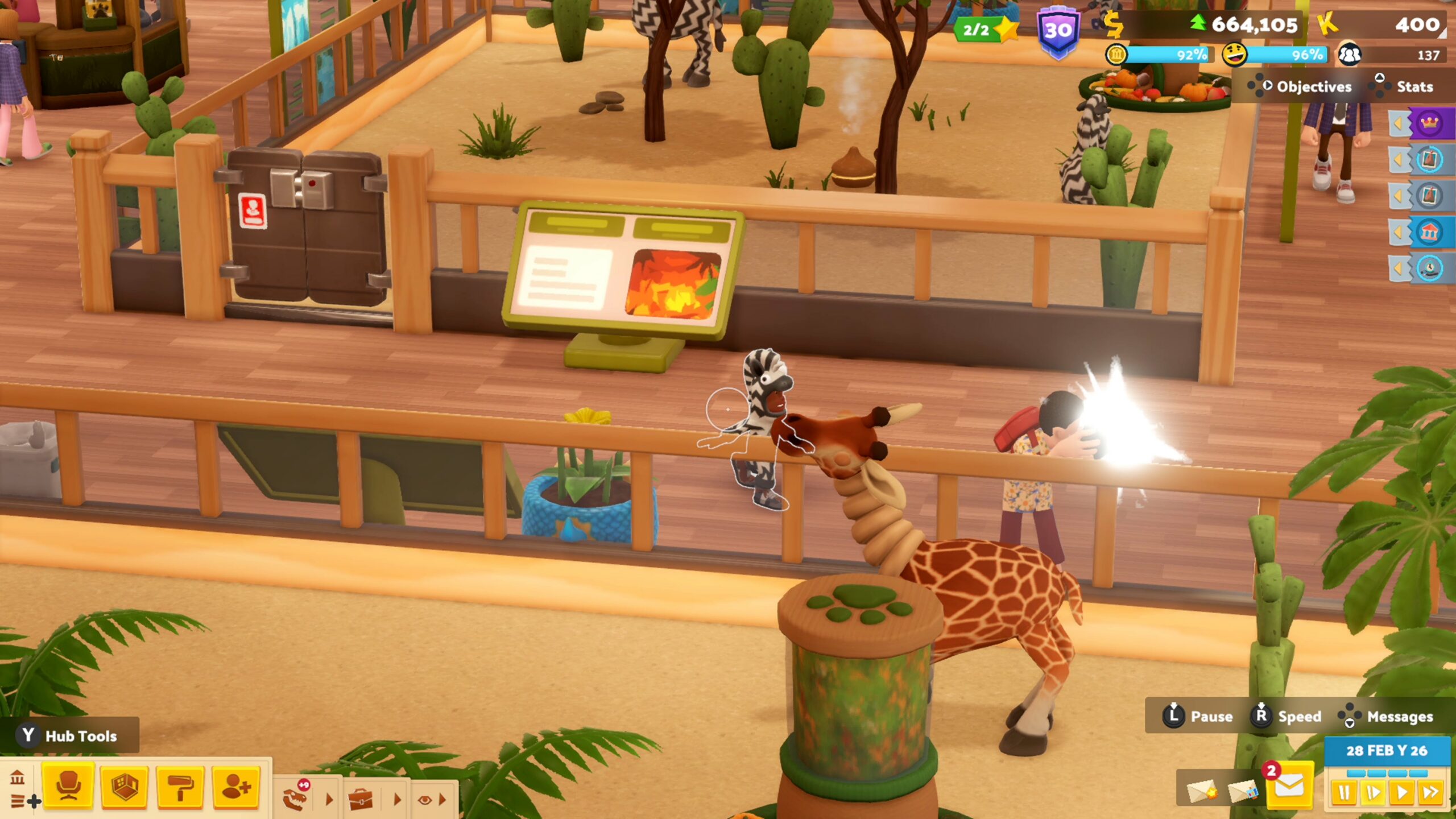Open the yellow mail inbox button
1456x819 pixels.
1289,787
